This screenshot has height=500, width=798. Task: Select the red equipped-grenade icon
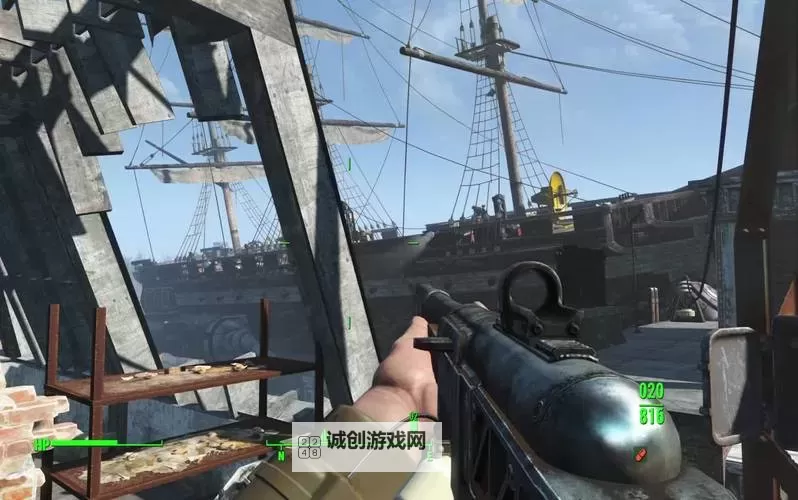point(640,455)
